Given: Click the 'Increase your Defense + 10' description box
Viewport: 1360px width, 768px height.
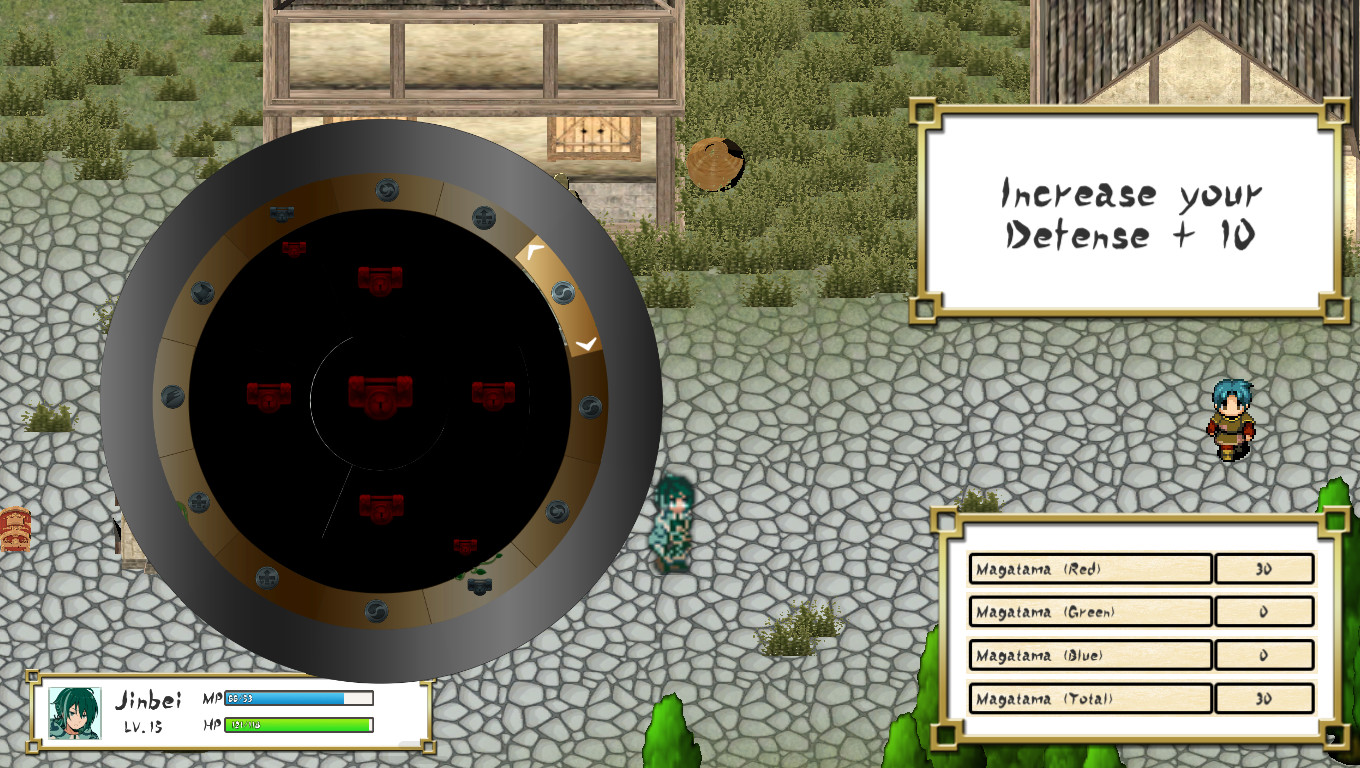Looking at the screenshot, I should [1128, 215].
